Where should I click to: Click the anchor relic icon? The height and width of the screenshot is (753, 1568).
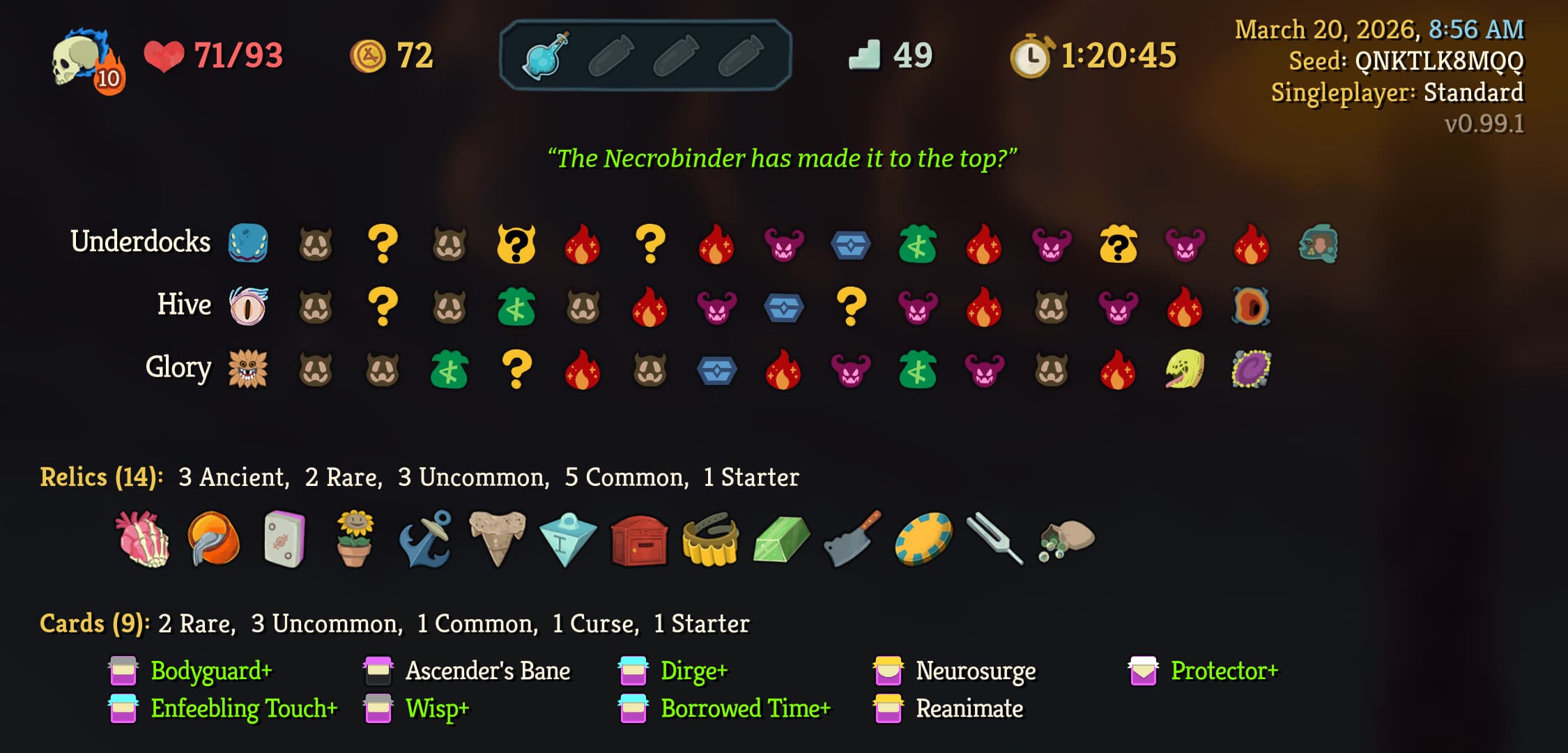425,537
